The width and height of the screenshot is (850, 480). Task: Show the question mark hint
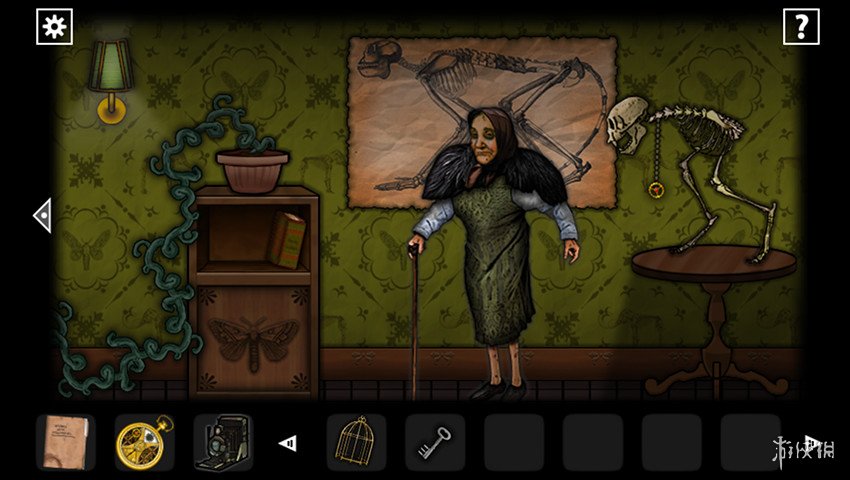pos(800,27)
